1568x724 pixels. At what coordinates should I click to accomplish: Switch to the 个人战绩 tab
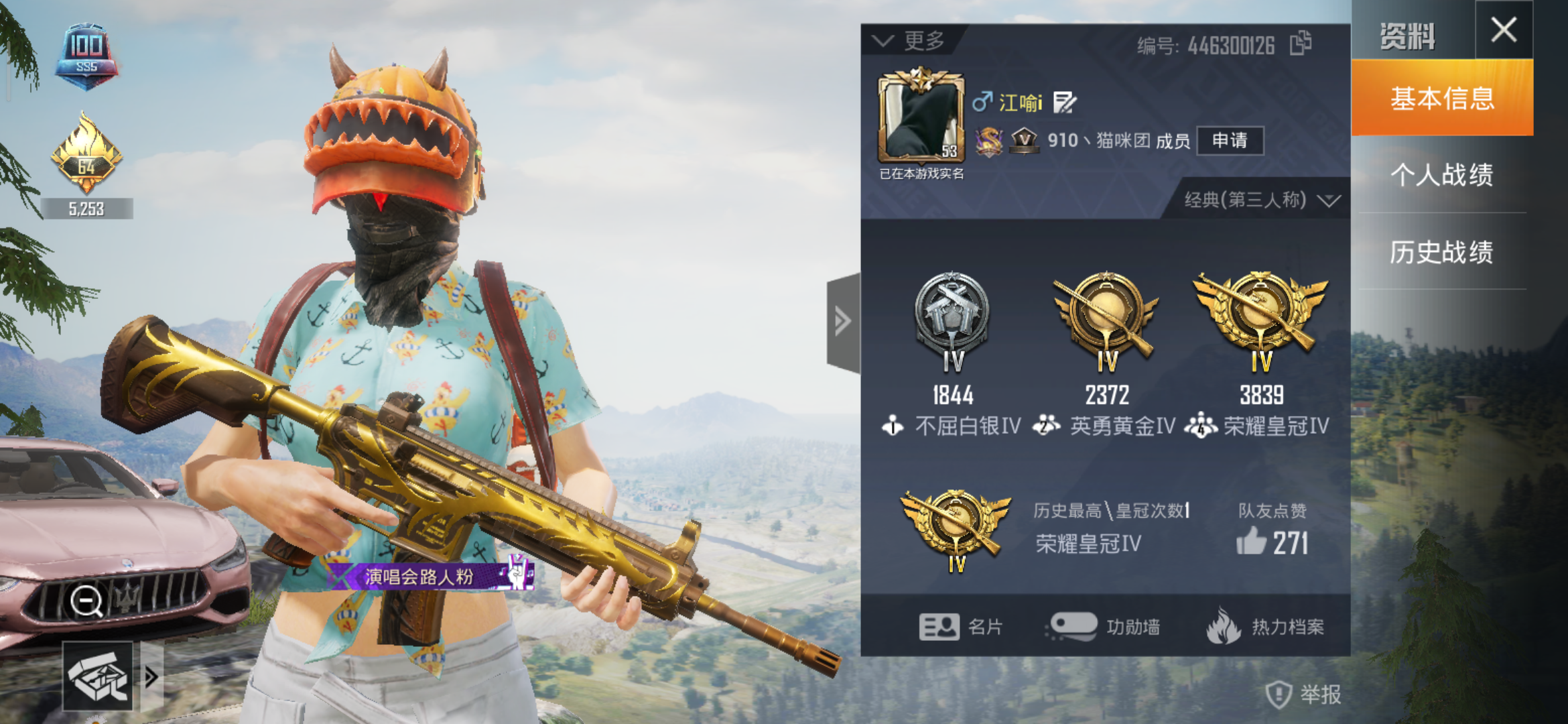[x=1442, y=174]
